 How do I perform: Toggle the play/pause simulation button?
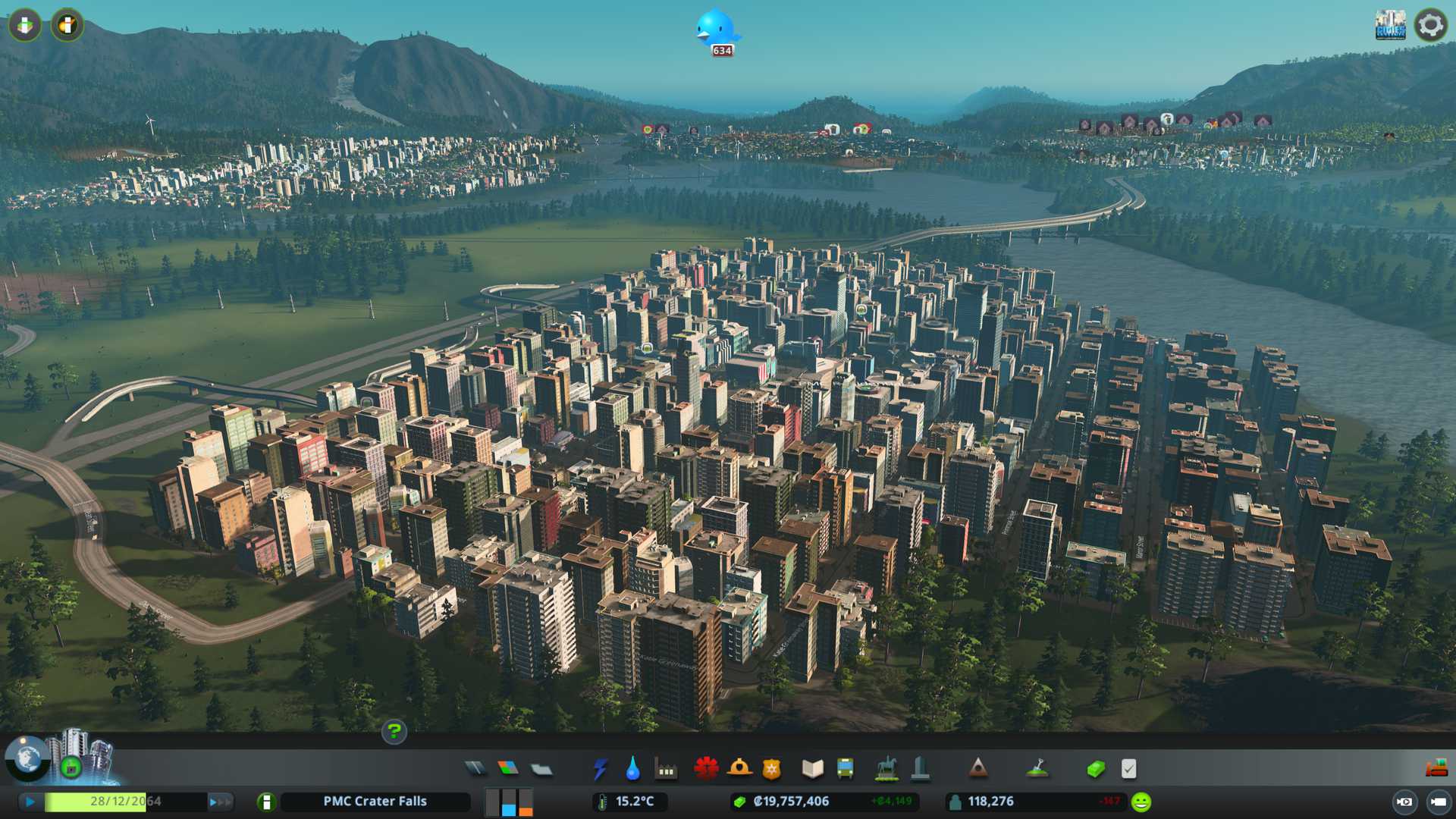tap(30, 802)
